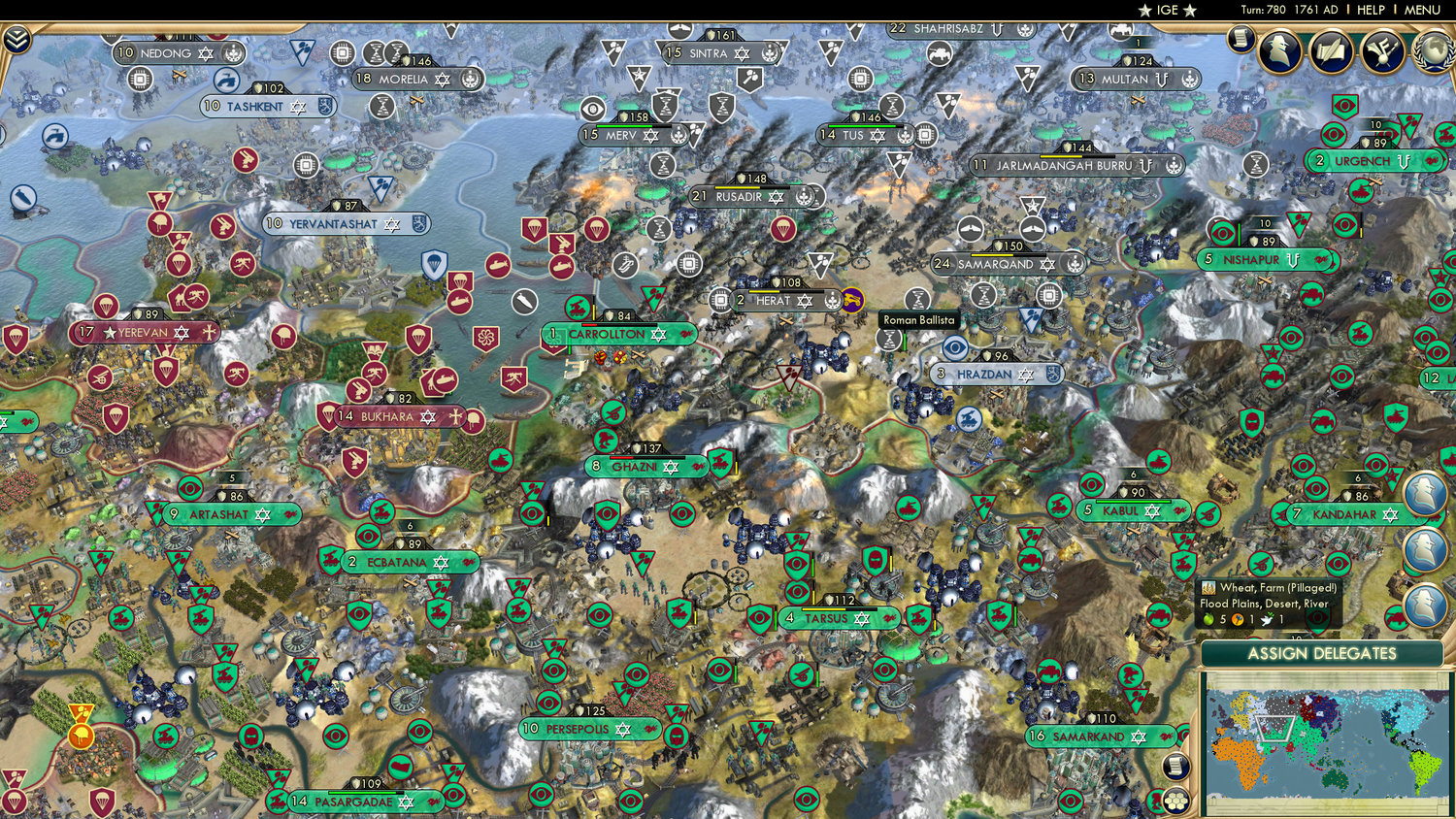
Task: Click the golden medal marker near bottom left
Action: coord(82,736)
